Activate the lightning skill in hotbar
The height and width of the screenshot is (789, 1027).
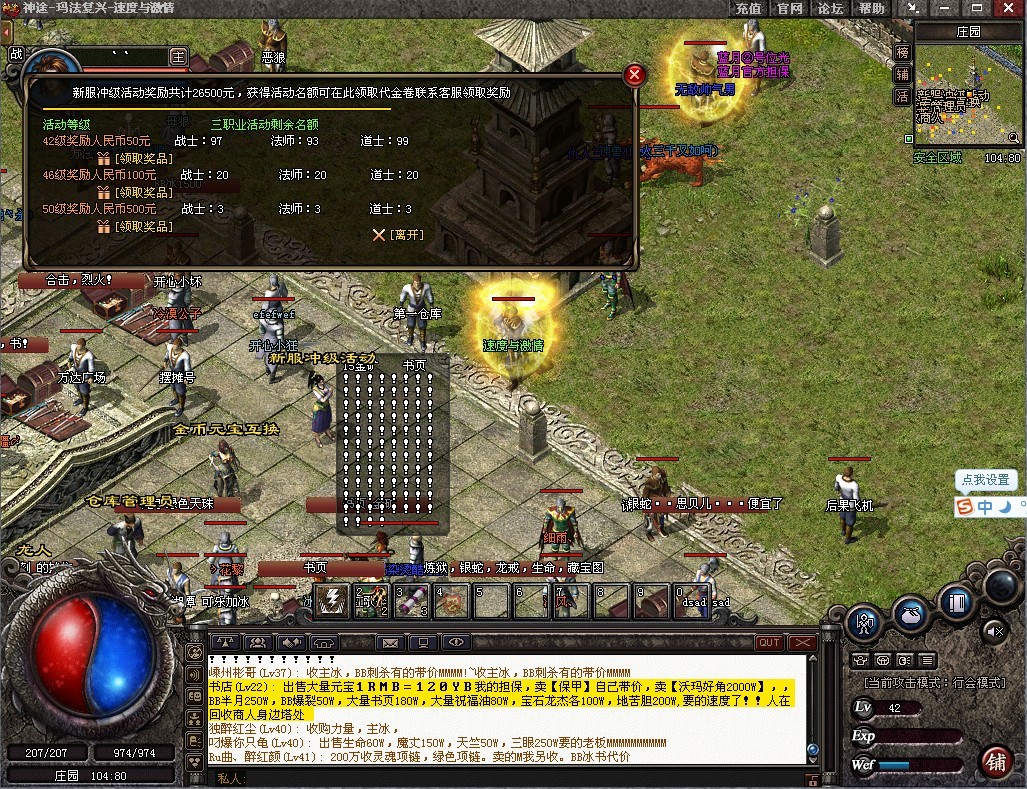click(332, 600)
